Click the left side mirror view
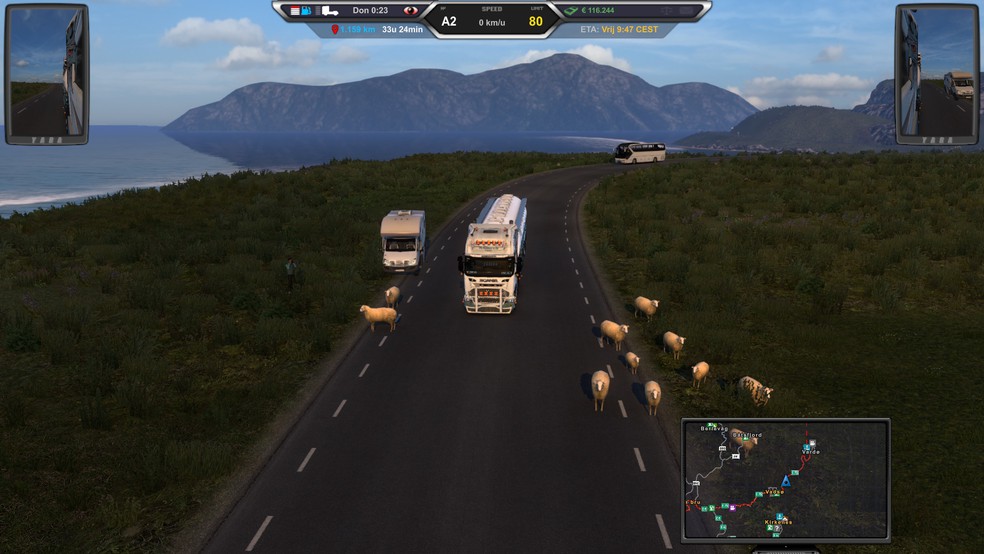Screen dimensions: 984x554 click(46, 74)
